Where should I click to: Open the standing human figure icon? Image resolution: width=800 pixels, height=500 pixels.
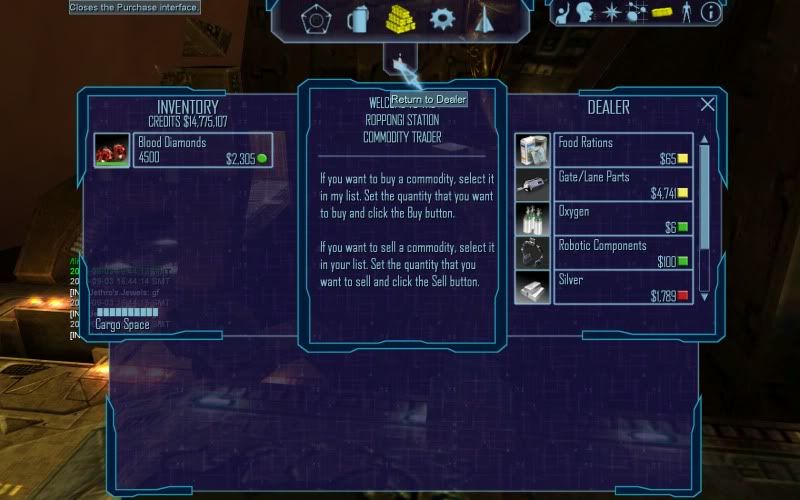(x=686, y=13)
